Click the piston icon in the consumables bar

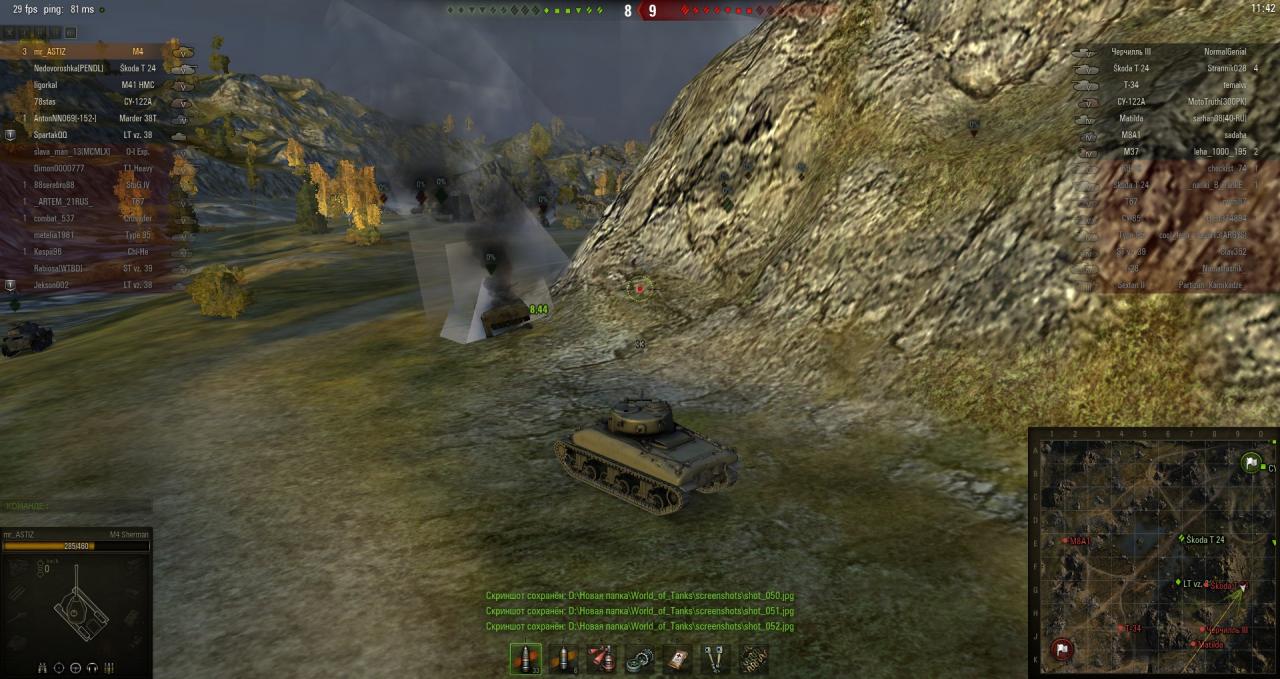coord(715,658)
